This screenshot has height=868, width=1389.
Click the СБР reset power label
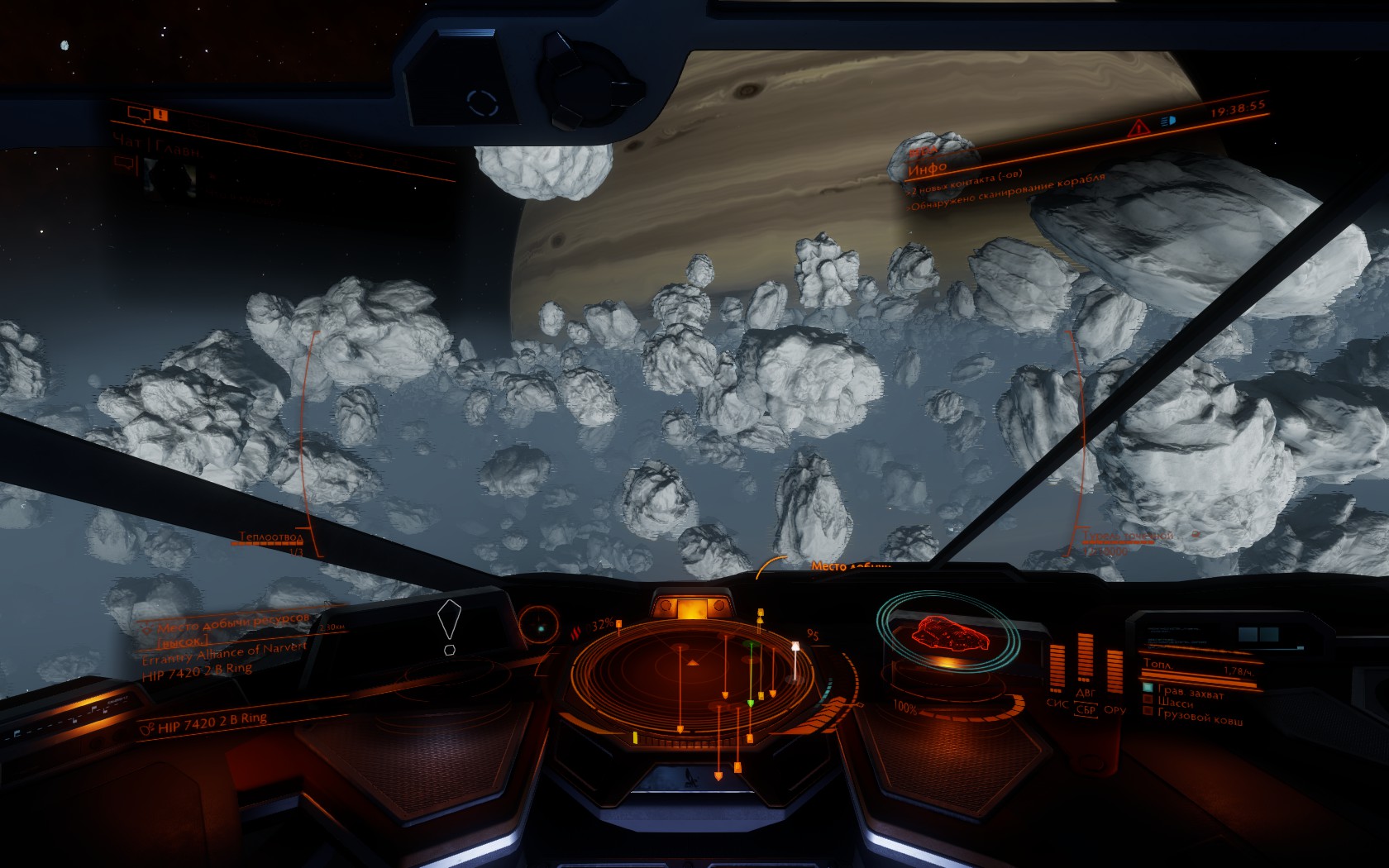click(x=1086, y=709)
